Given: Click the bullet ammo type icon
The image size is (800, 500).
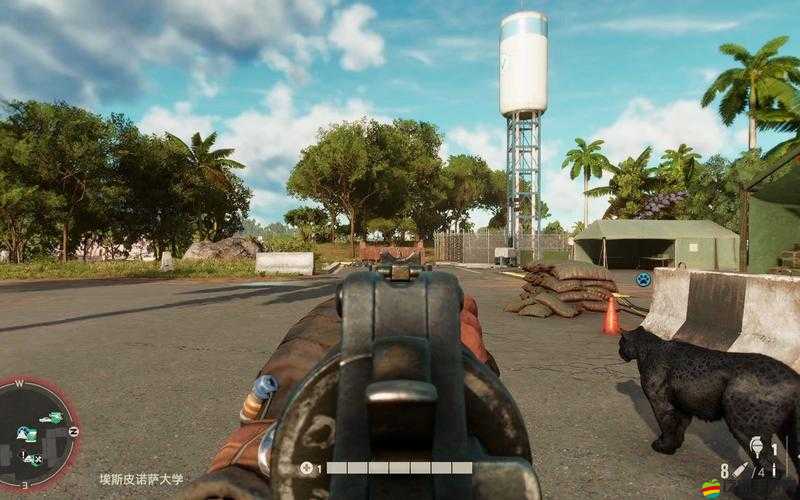Looking at the screenshot, I should tap(741, 469).
